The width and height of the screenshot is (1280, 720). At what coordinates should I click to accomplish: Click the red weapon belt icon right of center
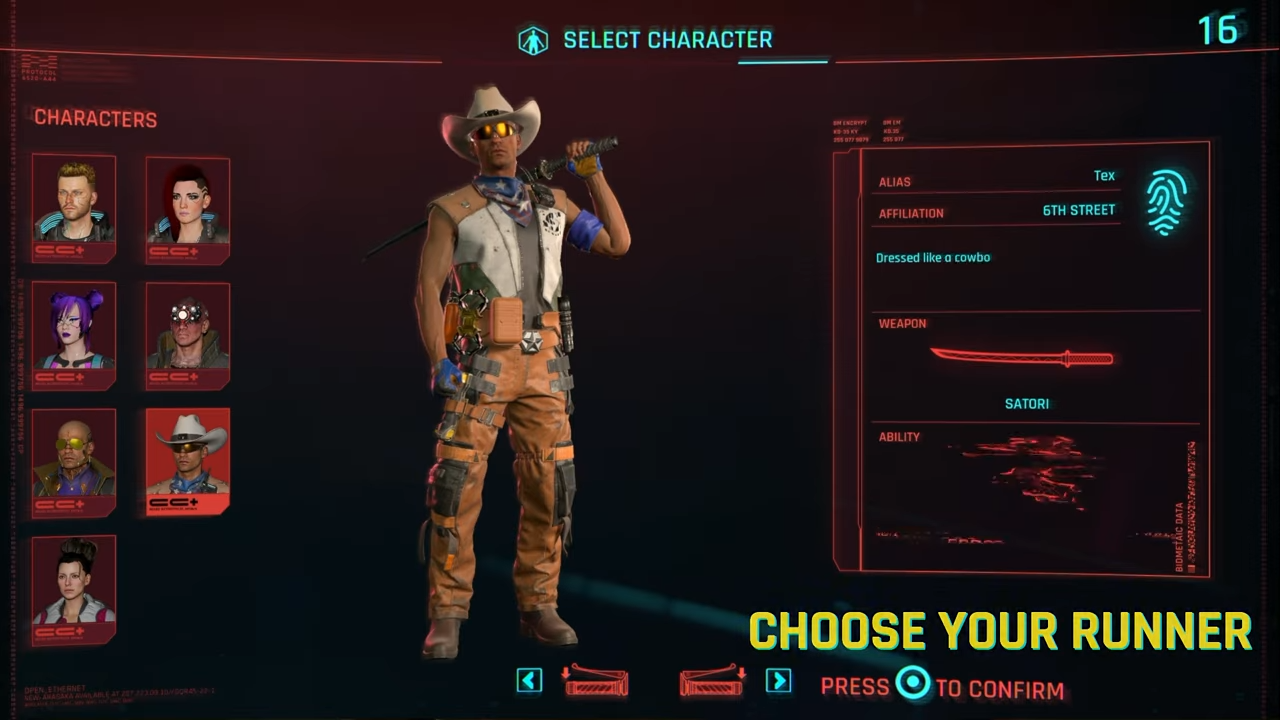click(x=711, y=681)
